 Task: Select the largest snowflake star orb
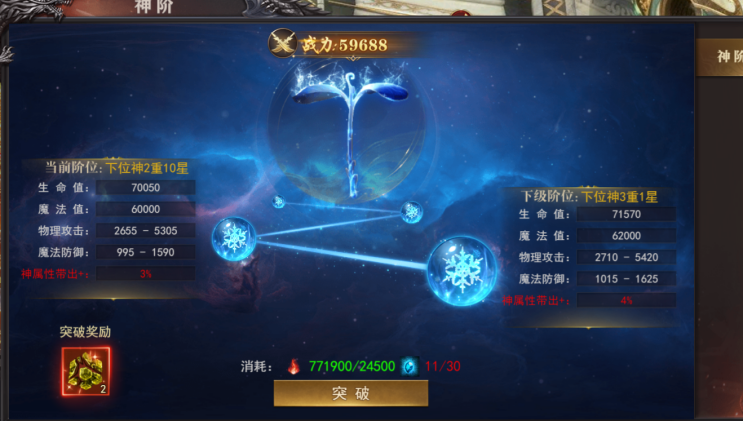pos(463,270)
